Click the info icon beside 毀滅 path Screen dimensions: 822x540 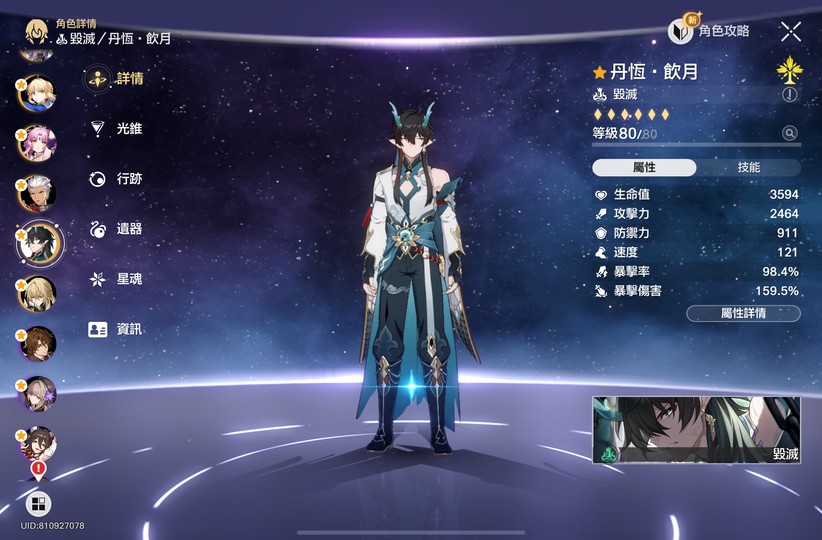(x=790, y=95)
